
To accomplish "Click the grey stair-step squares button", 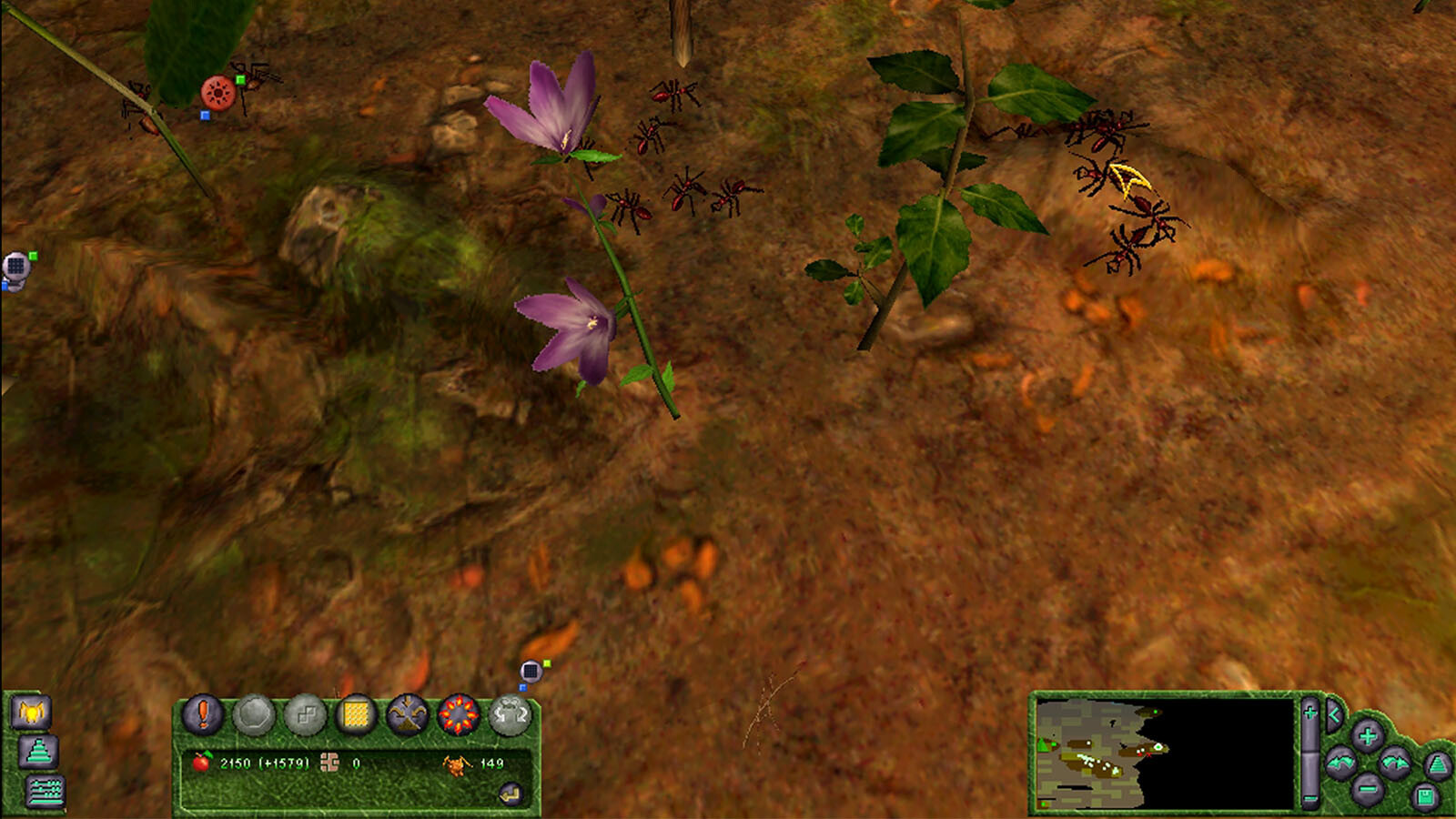I will click(305, 715).
